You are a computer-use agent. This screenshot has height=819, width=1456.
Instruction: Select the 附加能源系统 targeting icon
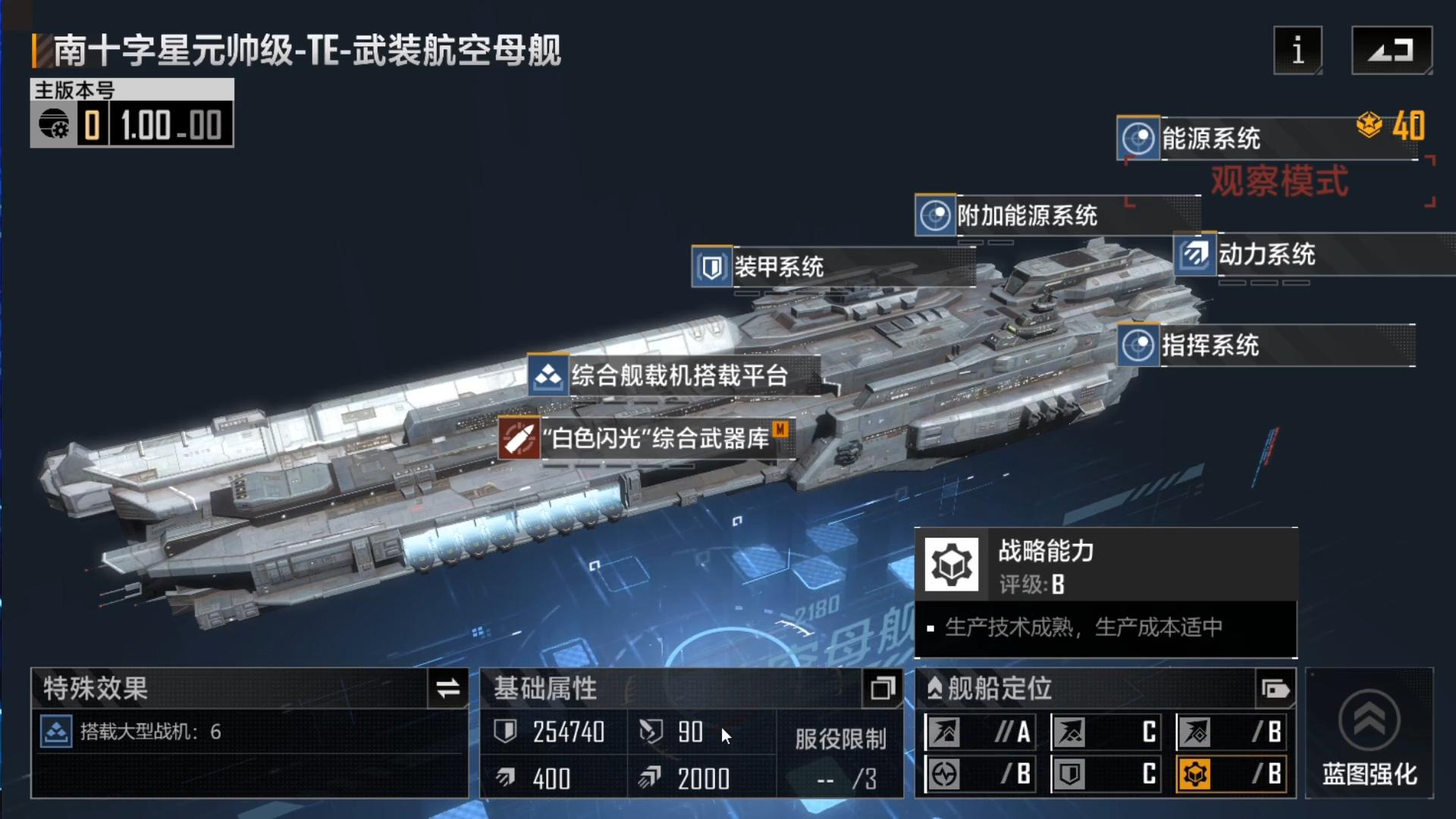point(937,216)
